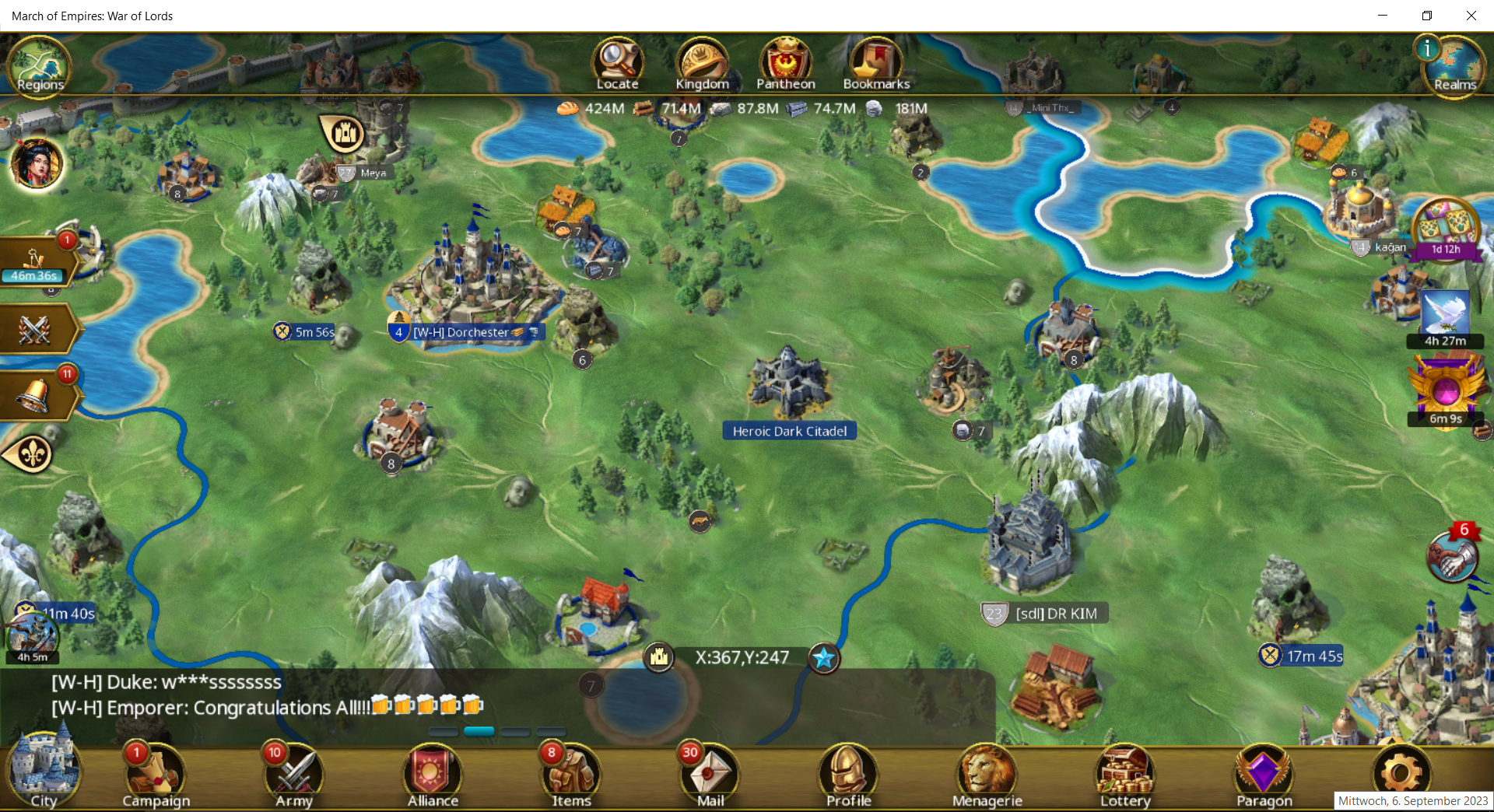This screenshot has height=812, width=1494.
Task: Open the Bookmarks list
Action: tap(876, 64)
